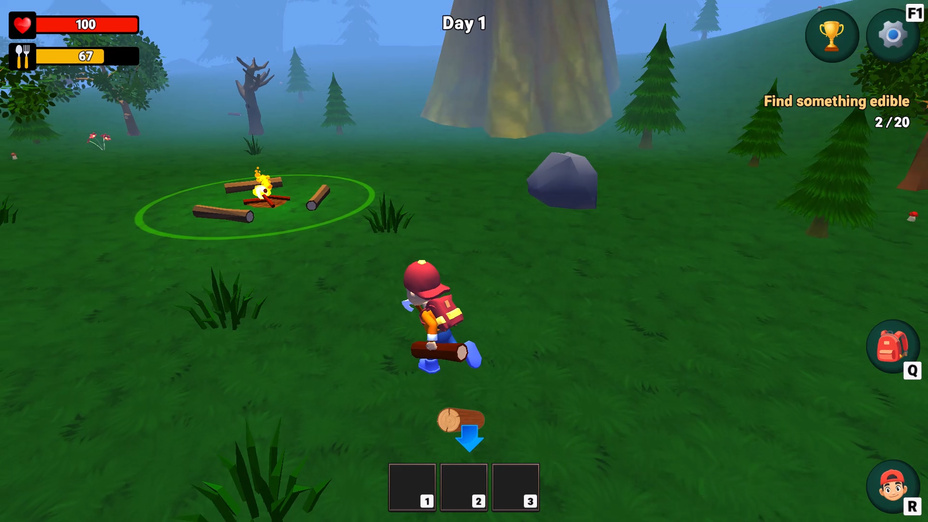Select hotbar slot number 3
Viewport: 928px width, 522px height.
[x=516, y=487]
